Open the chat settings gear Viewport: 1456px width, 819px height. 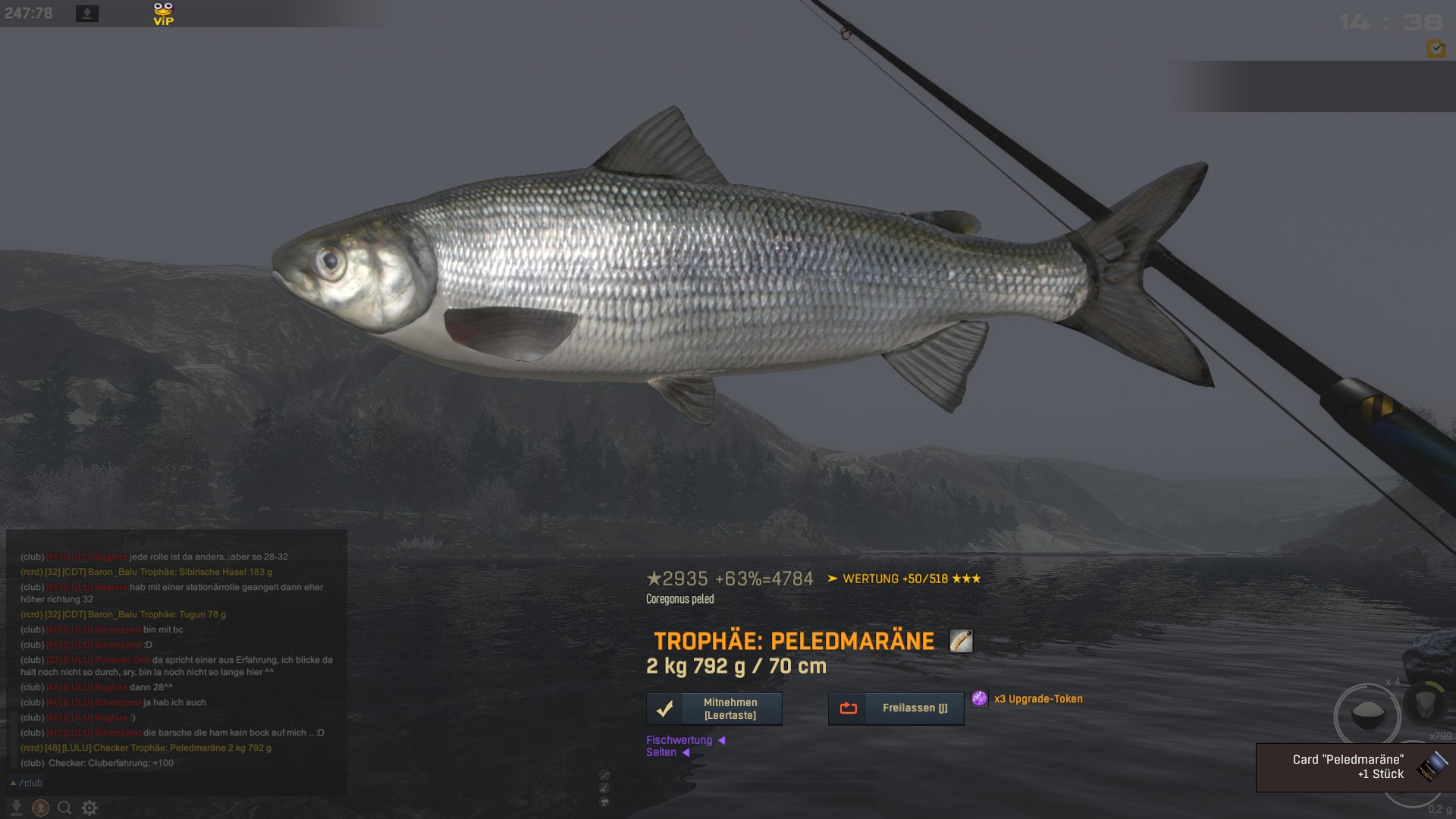89,808
